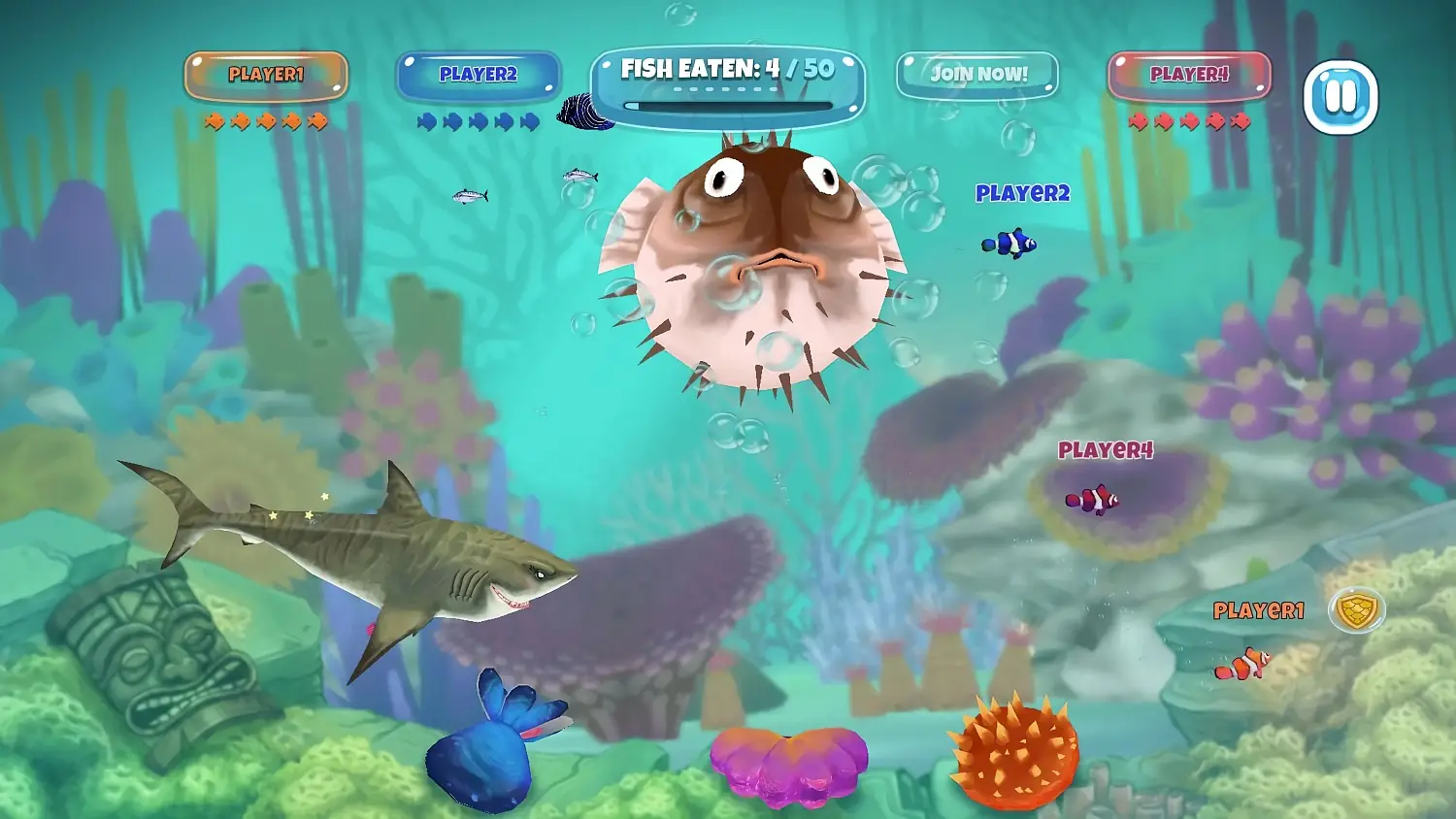Select the third blue fish icon under Player2
The height and width of the screenshot is (819, 1456).
(x=478, y=120)
